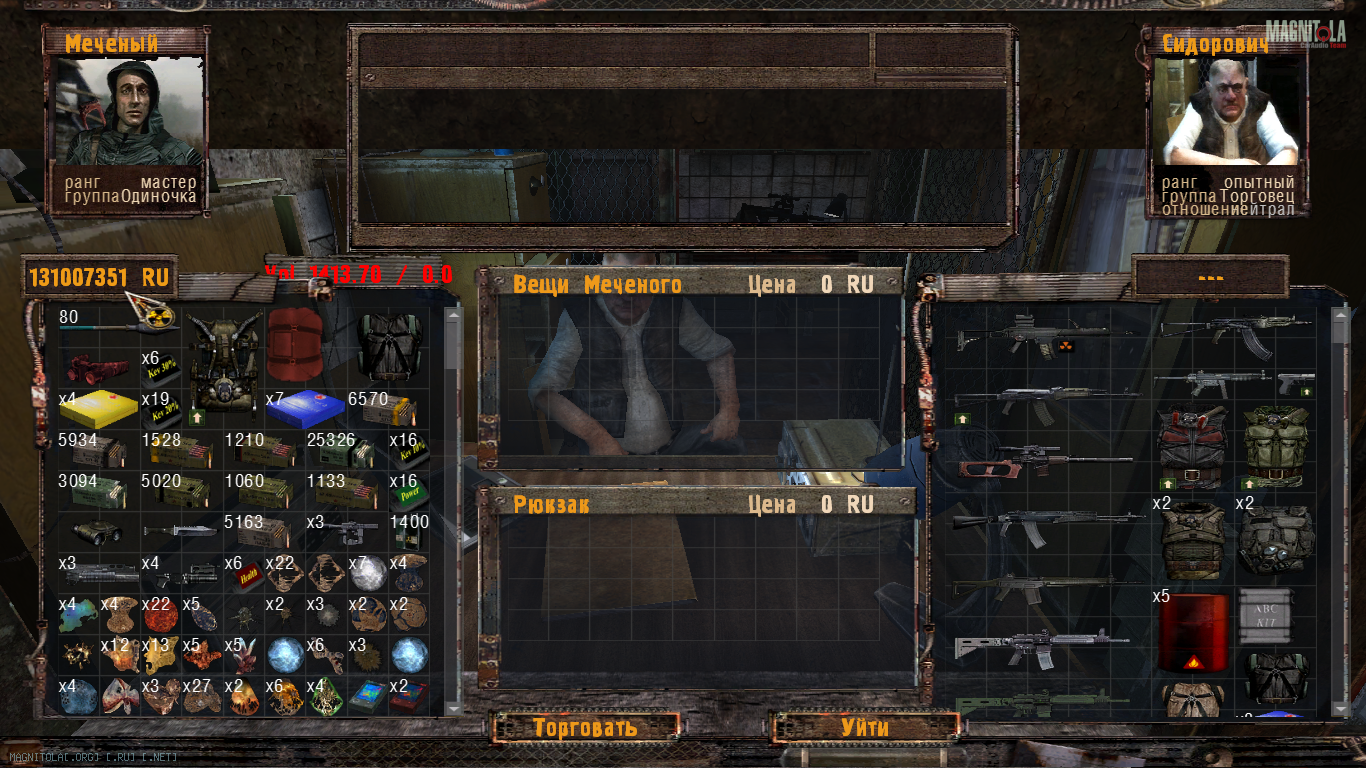Click the Торговать trade button

[585, 727]
